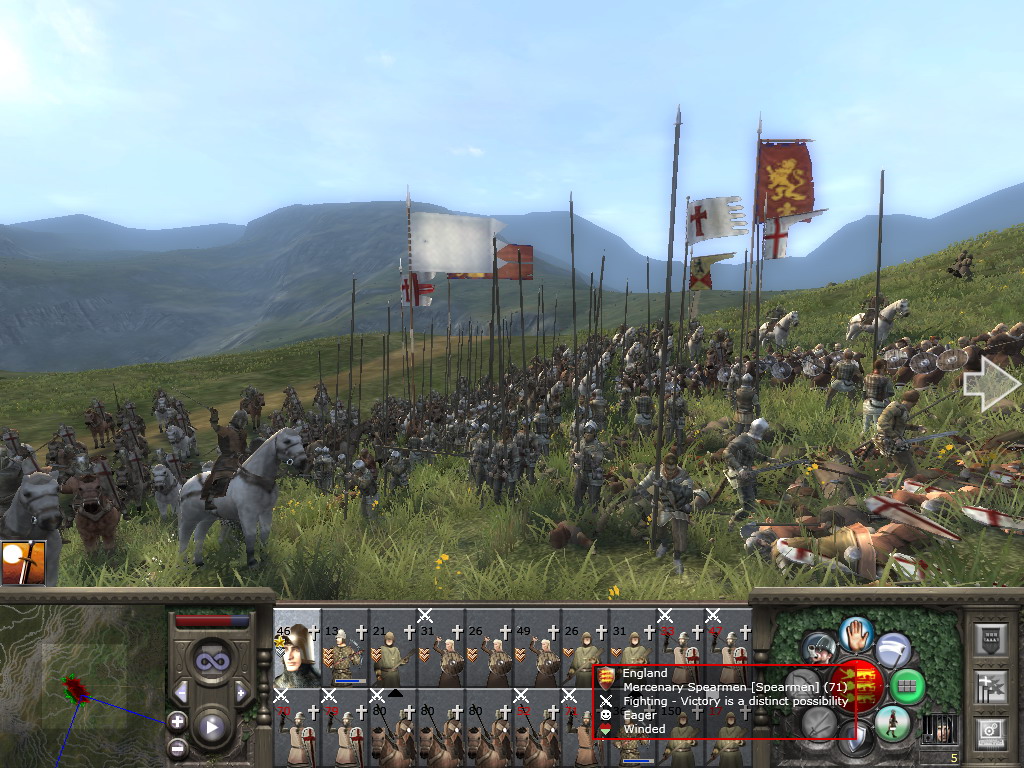1024x768 pixels.
Task: Toggle the running soldier command
Action: tap(891, 722)
